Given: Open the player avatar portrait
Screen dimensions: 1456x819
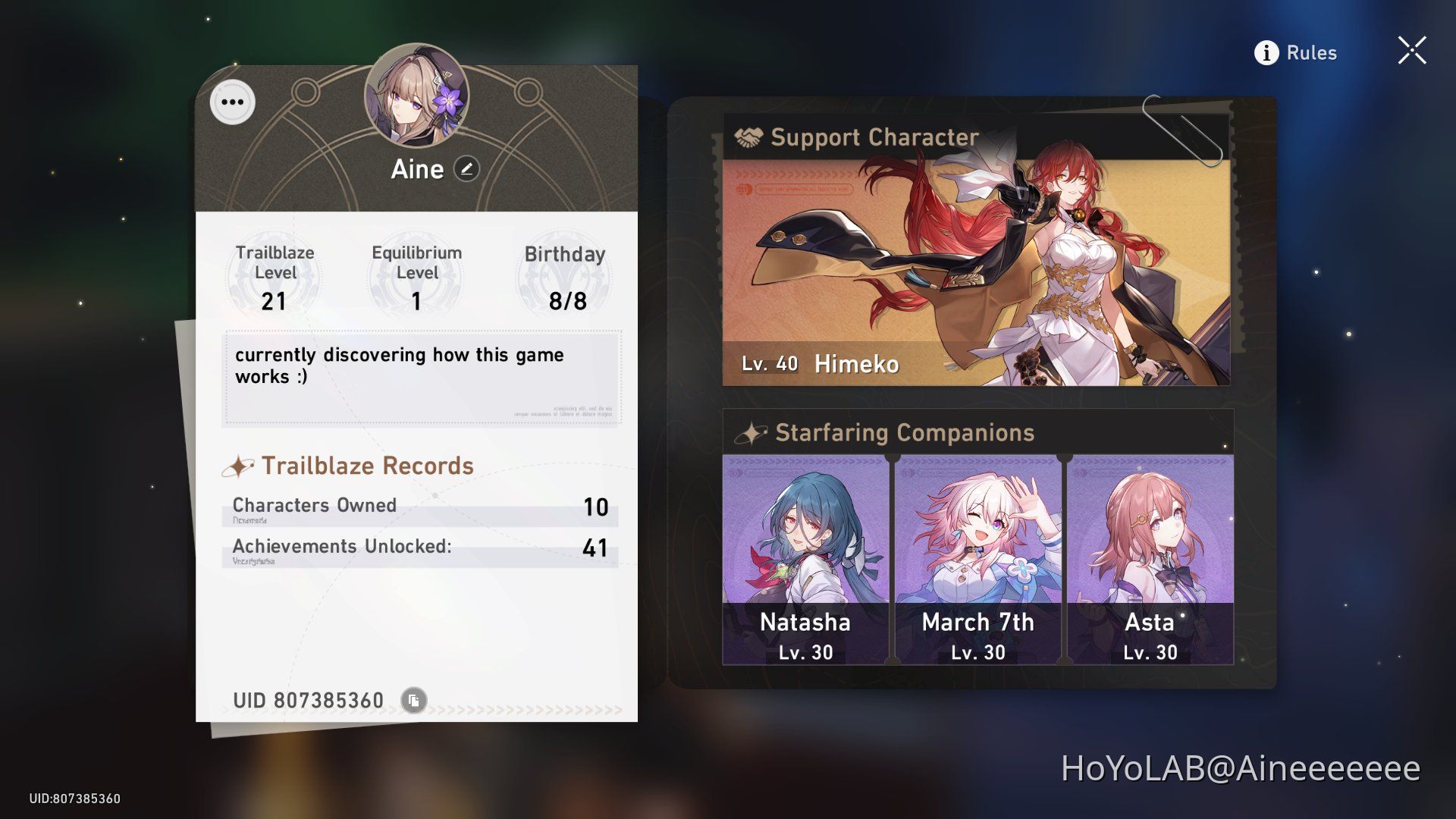Looking at the screenshot, I should tap(416, 95).
